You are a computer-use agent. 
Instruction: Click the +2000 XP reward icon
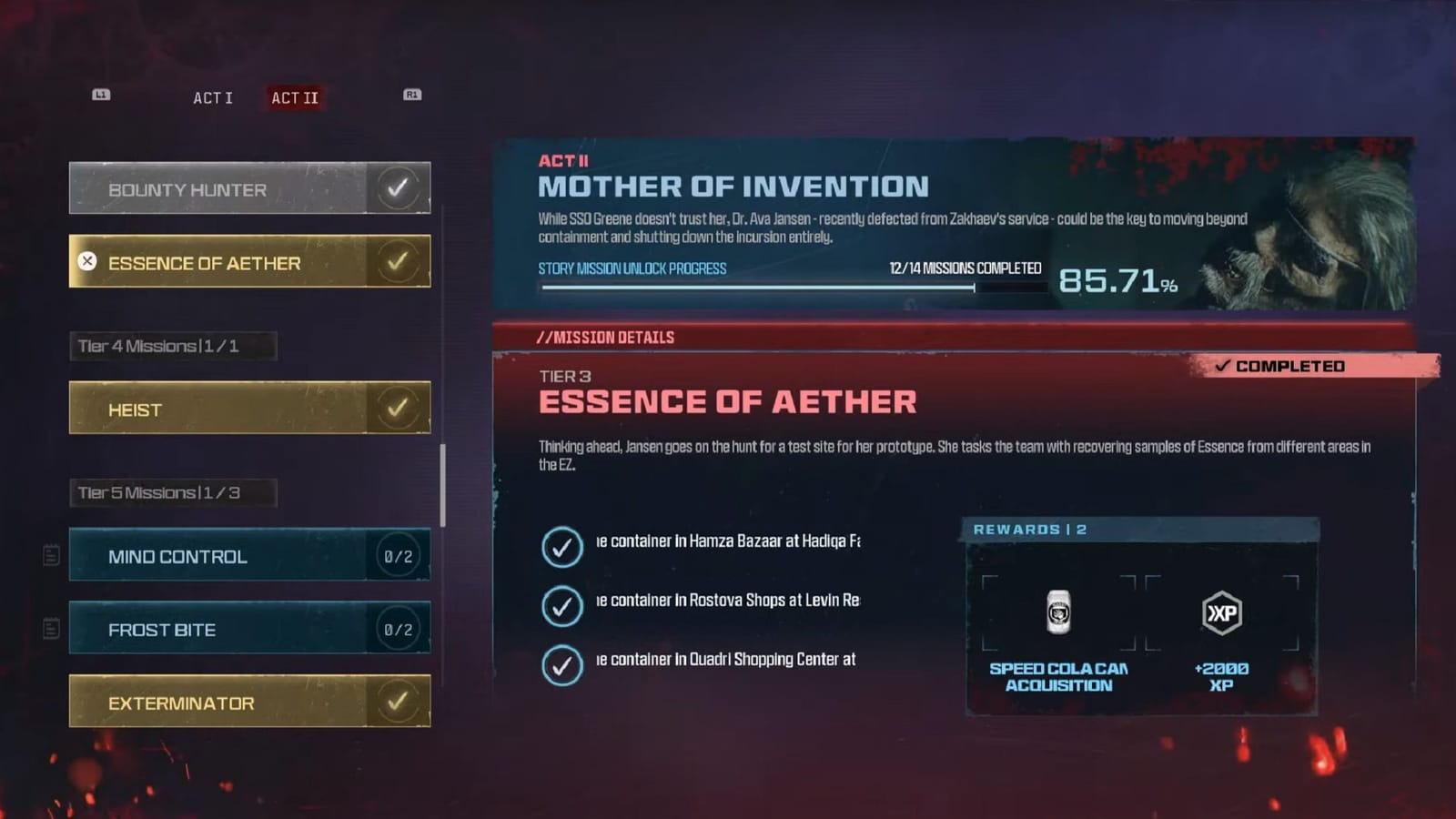(x=1221, y=613)
